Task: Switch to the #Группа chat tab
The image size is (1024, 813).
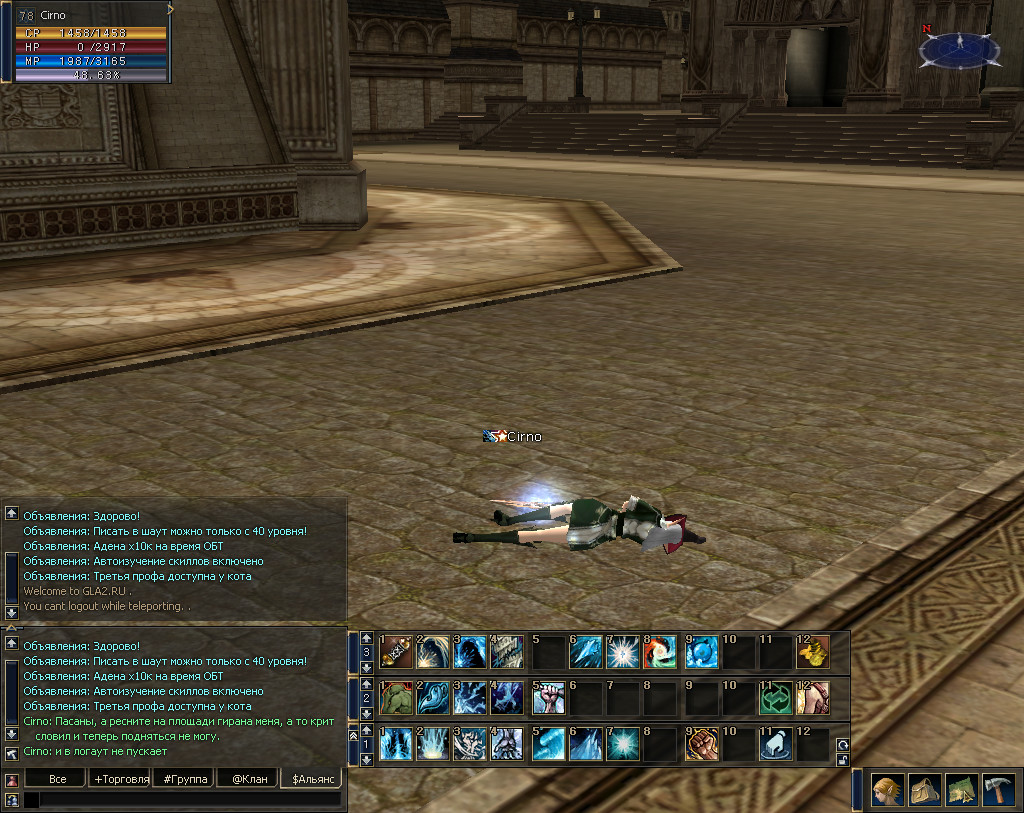Action: coord(185,778)
